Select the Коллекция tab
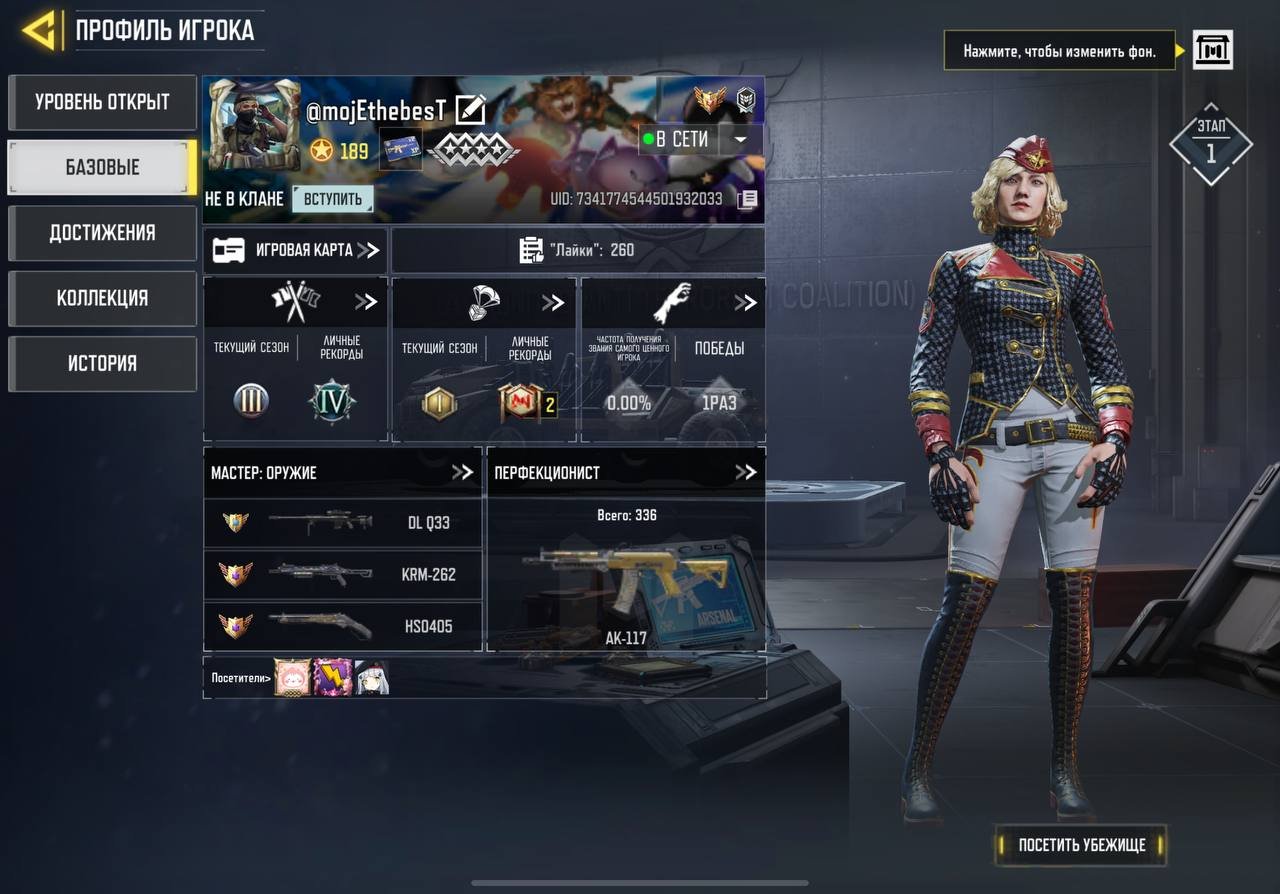Image resolution: width=1280 pixels, height=894 pixels. coord(102,298)
